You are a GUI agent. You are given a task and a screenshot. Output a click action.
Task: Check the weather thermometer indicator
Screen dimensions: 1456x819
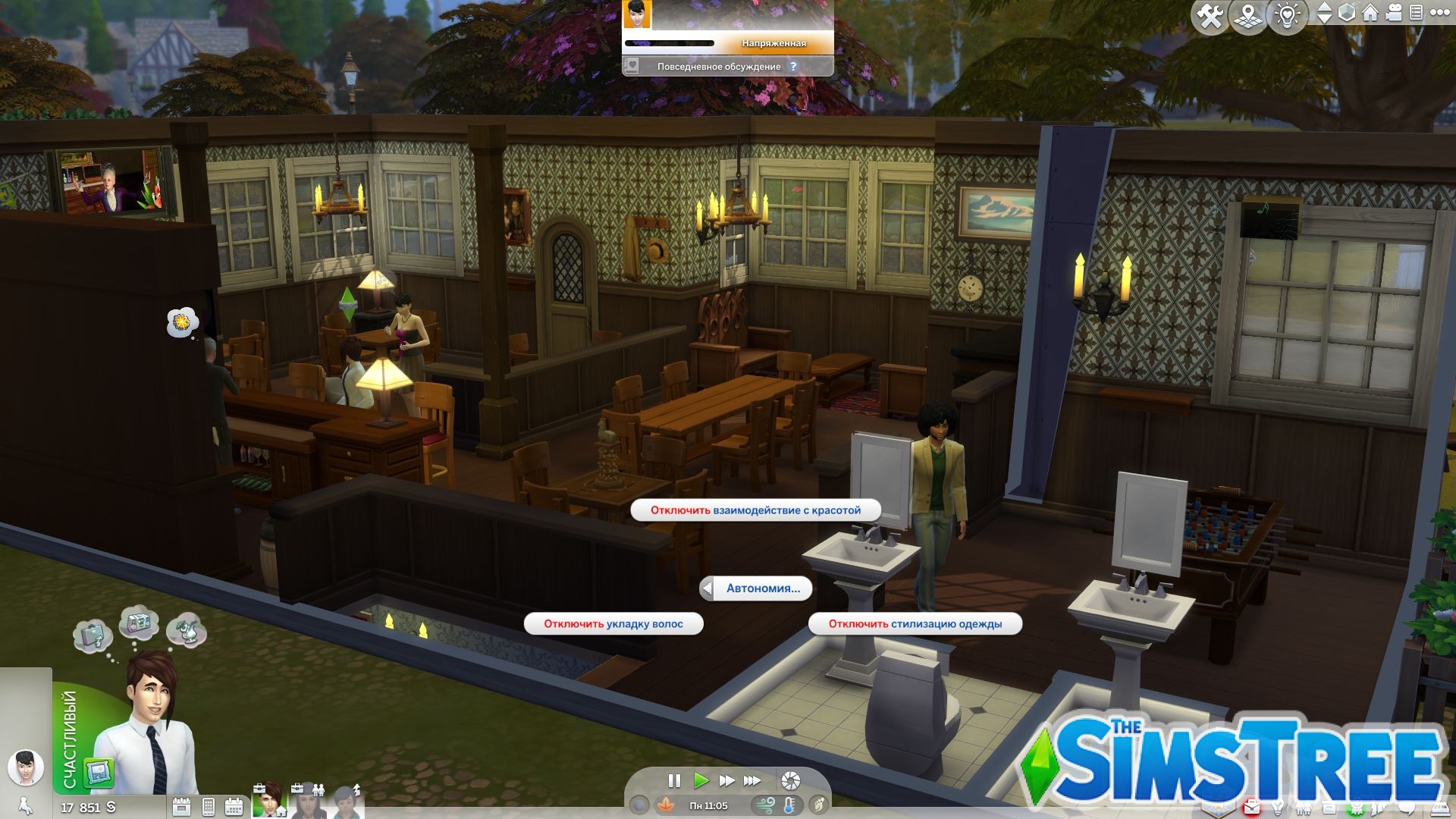[x=789, y=806]
